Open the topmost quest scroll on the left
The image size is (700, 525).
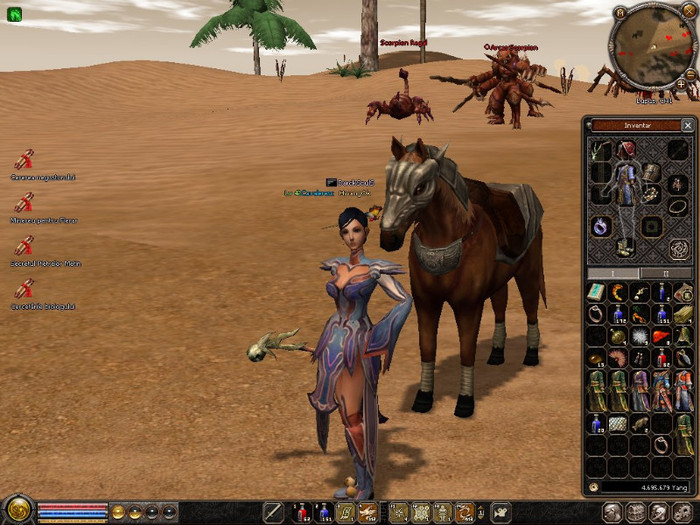pyautogui.click(x=24, y=160)
